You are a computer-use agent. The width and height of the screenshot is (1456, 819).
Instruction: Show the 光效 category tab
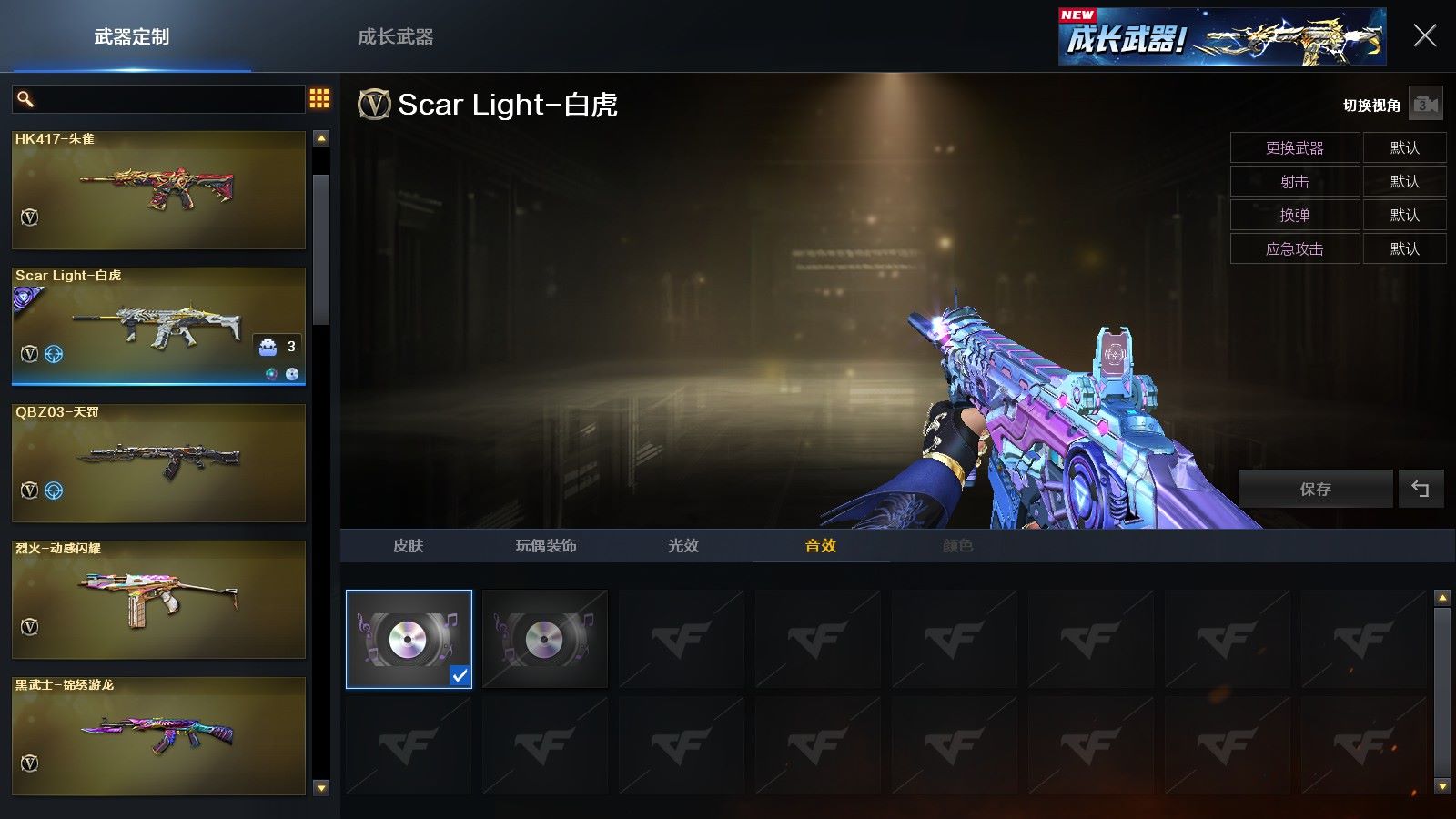[x=683, y=546]
